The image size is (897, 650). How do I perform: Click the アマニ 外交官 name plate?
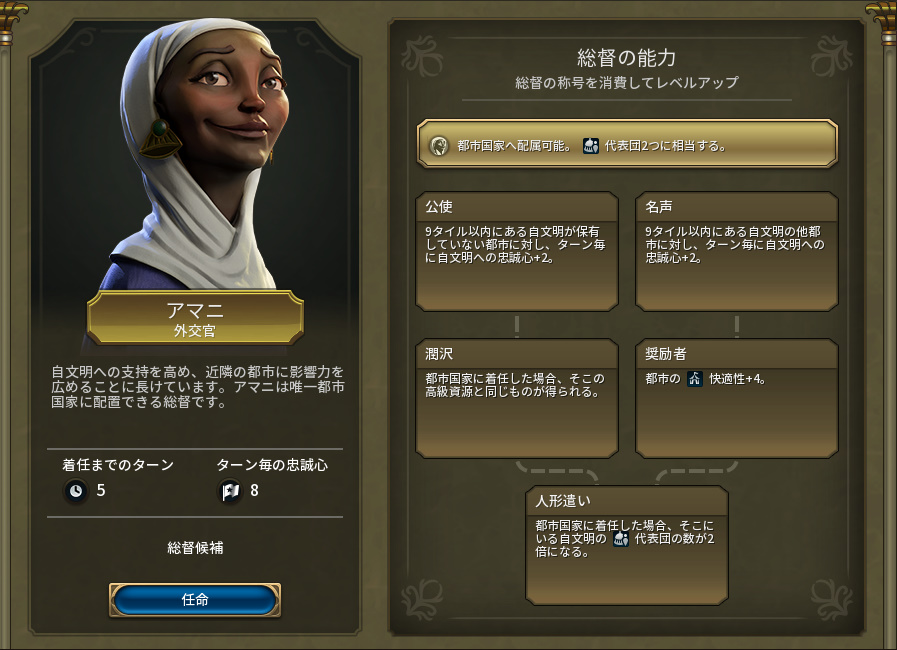pos(195,317)
